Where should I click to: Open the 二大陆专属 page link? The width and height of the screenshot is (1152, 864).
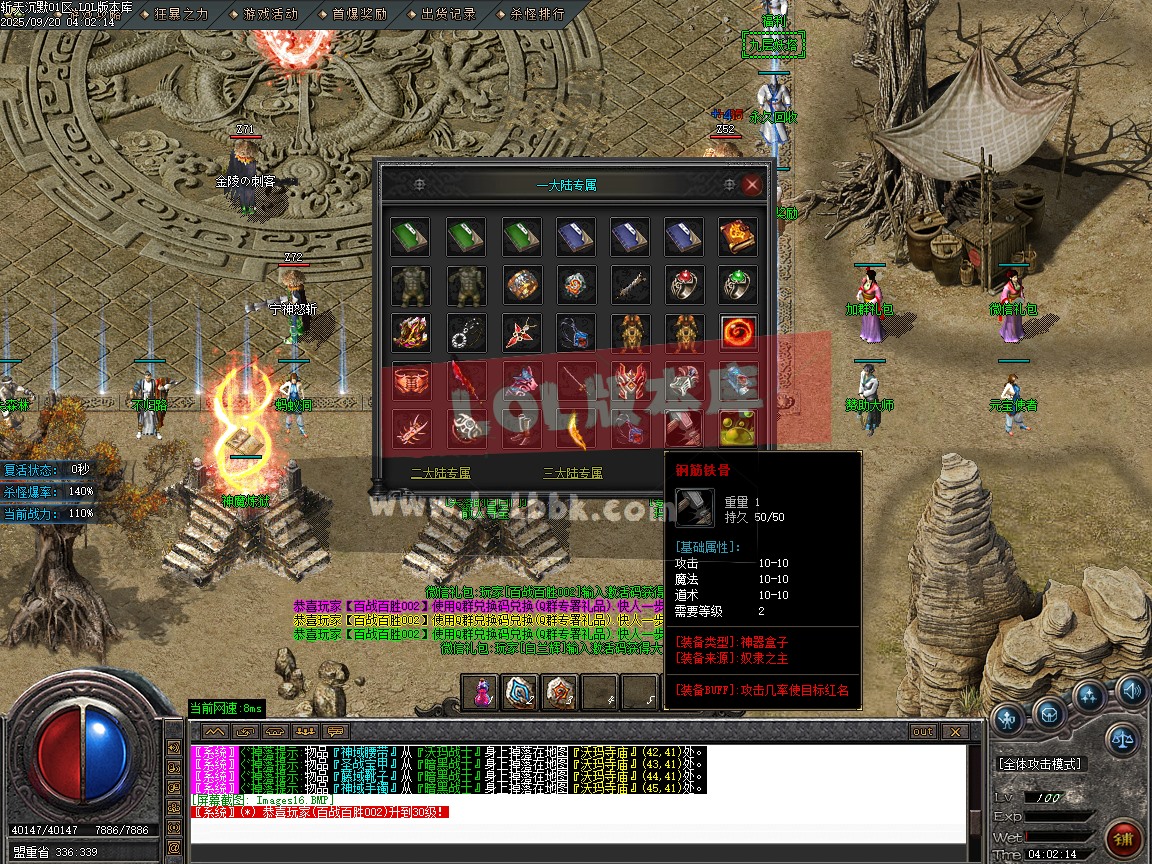[x=440, y=473]
